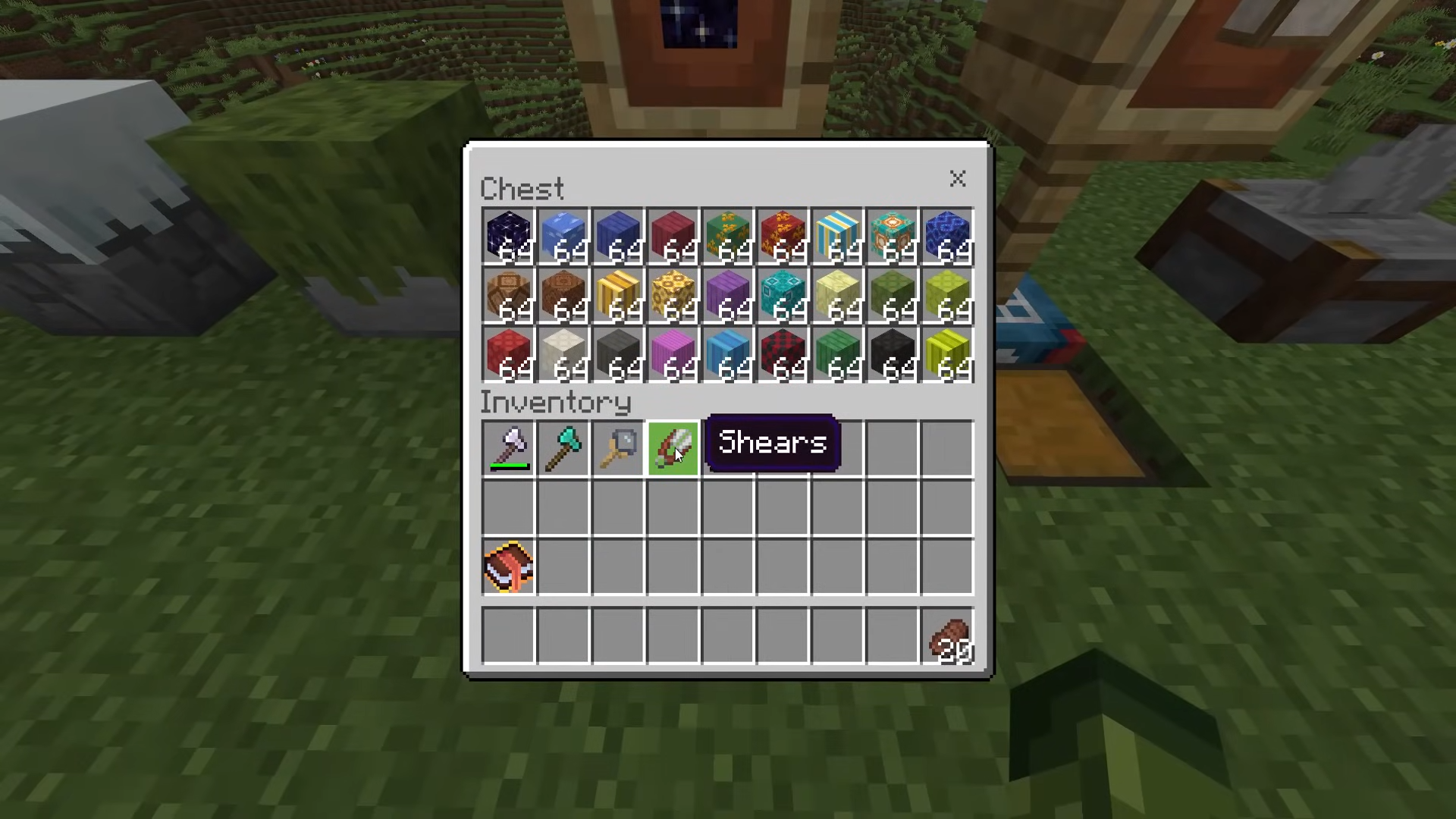The image size is (1456, 819).
Task: Take the green block with orange leaf pattern
Action: [727, 235]
